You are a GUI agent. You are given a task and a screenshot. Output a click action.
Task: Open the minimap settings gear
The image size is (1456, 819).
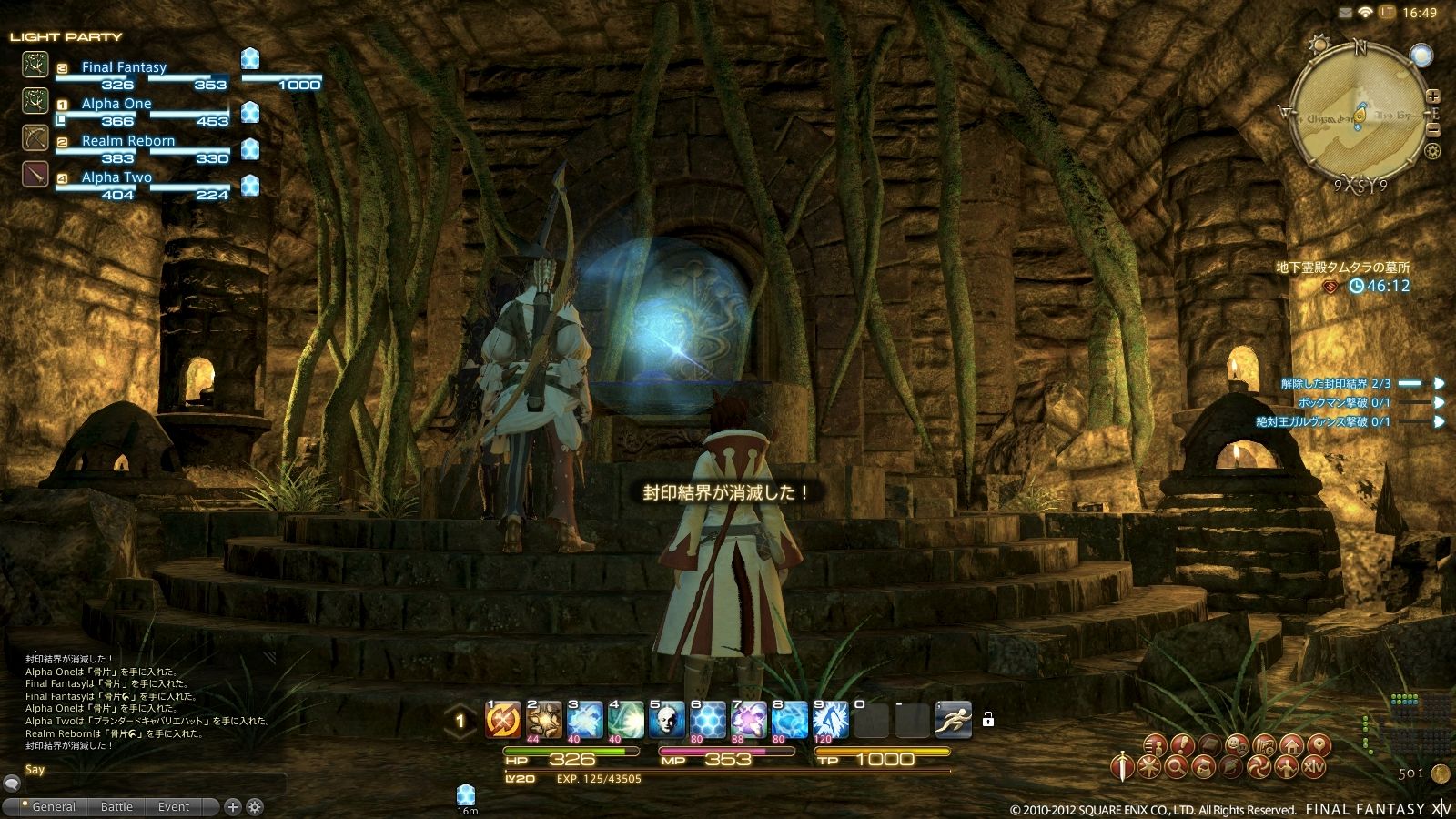(1433, 151)
